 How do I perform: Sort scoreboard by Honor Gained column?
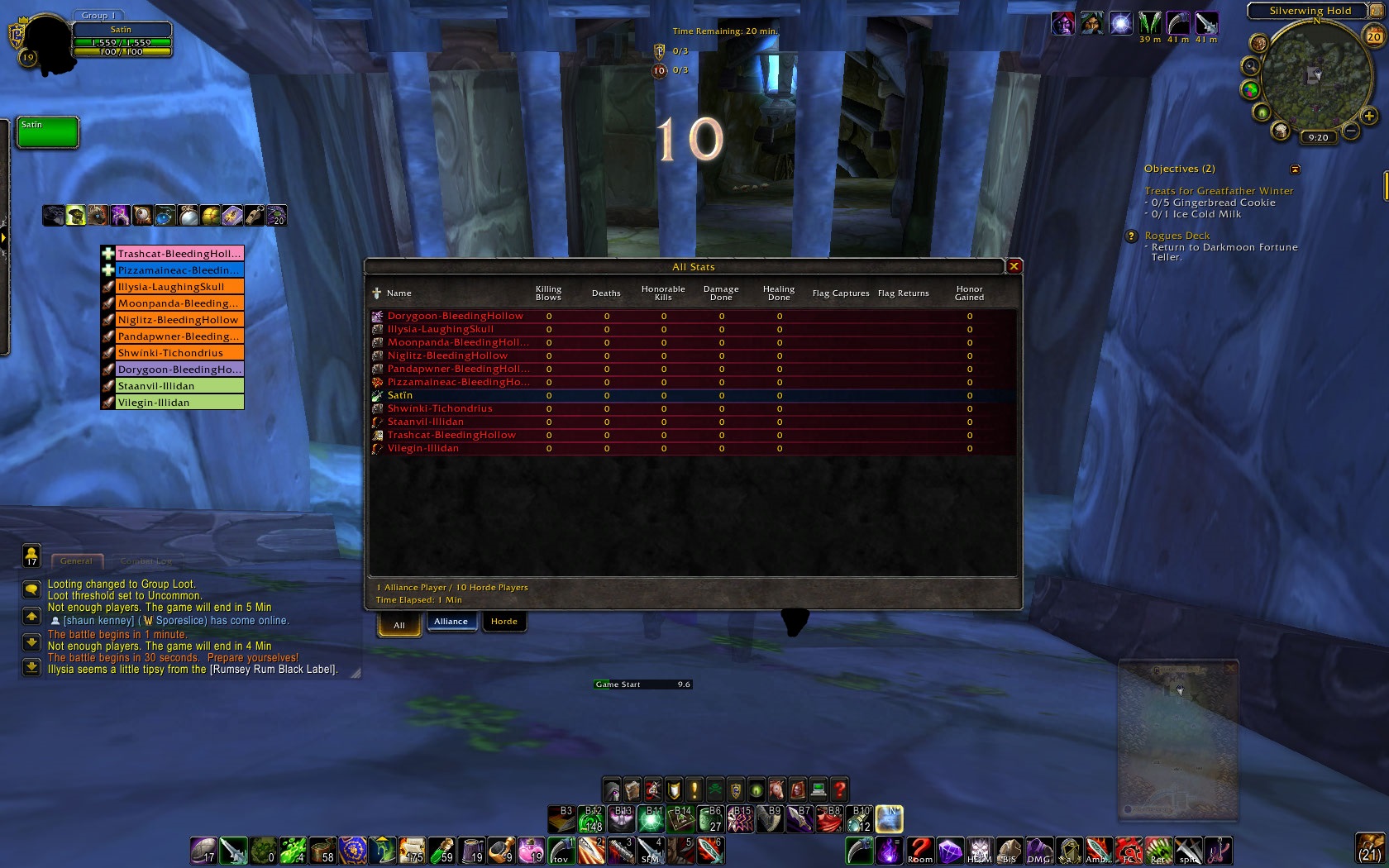tap(969, 293)
